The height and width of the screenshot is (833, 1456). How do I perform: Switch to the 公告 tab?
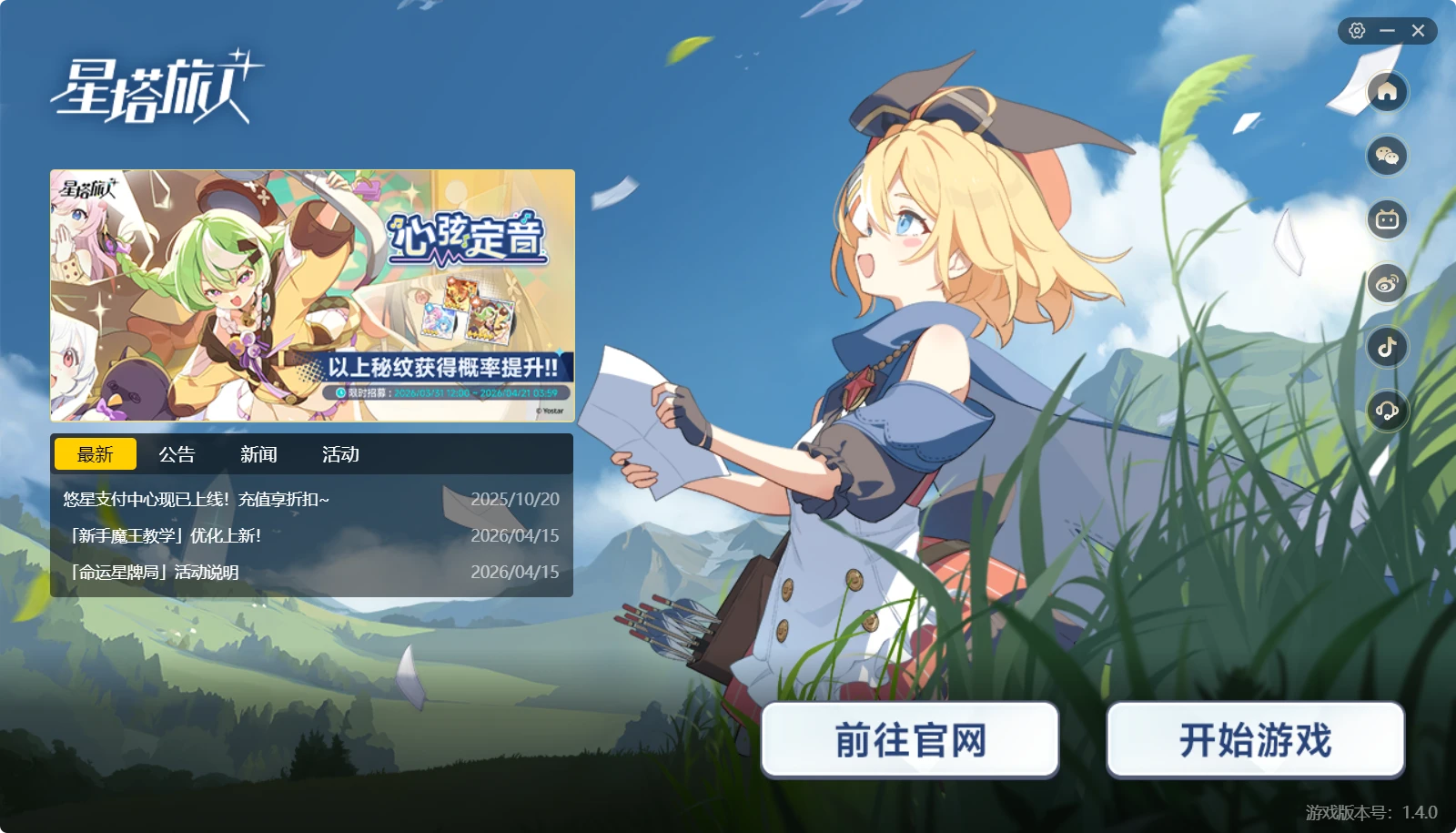click(177, 453)
